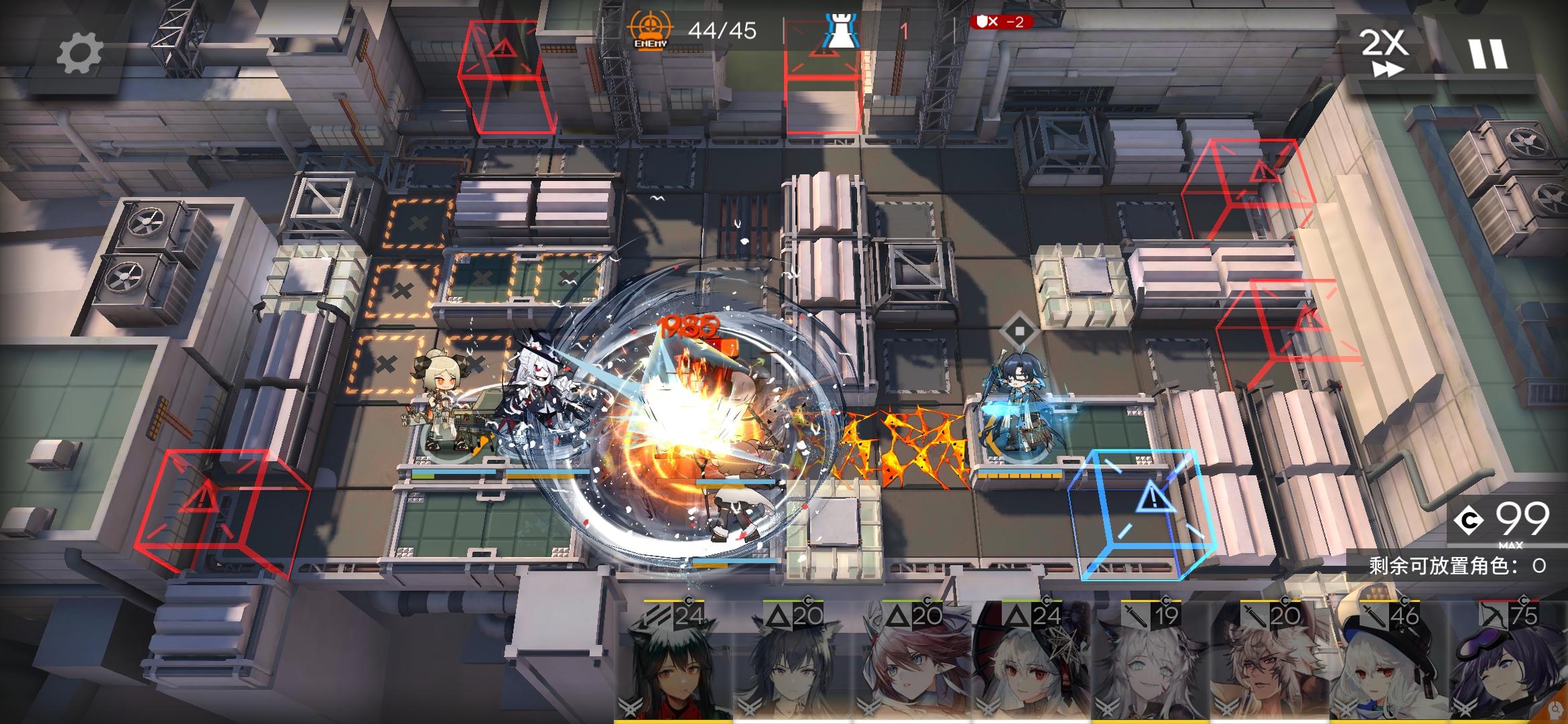Select the black-haired wolf-eared cost-20 operator card
This screenshot has height=724, width=1568.
point(793,664)
